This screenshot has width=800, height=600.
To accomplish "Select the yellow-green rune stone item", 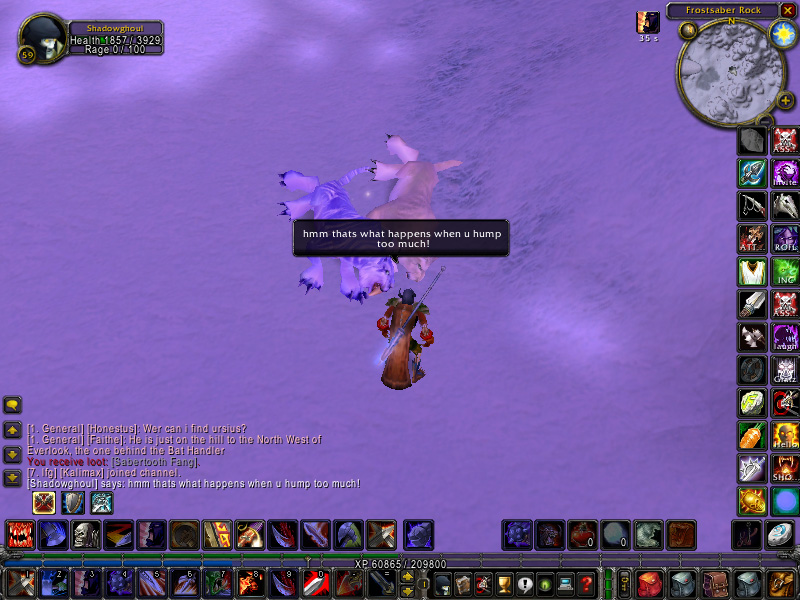I will 752,403.
